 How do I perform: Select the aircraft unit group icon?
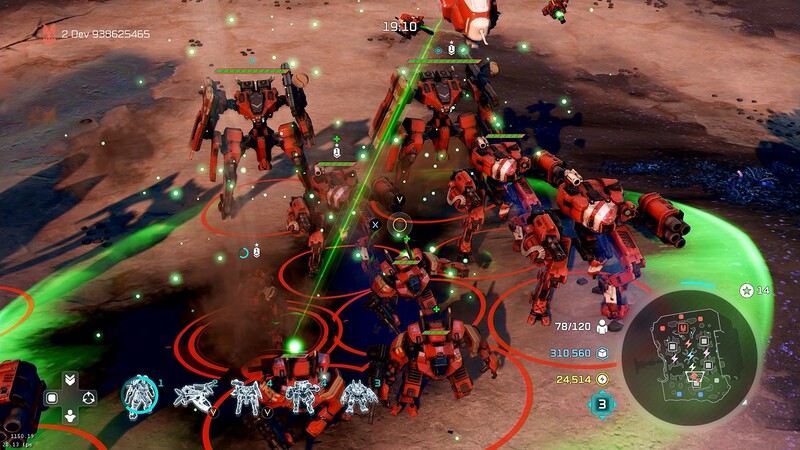coord(194,397)
